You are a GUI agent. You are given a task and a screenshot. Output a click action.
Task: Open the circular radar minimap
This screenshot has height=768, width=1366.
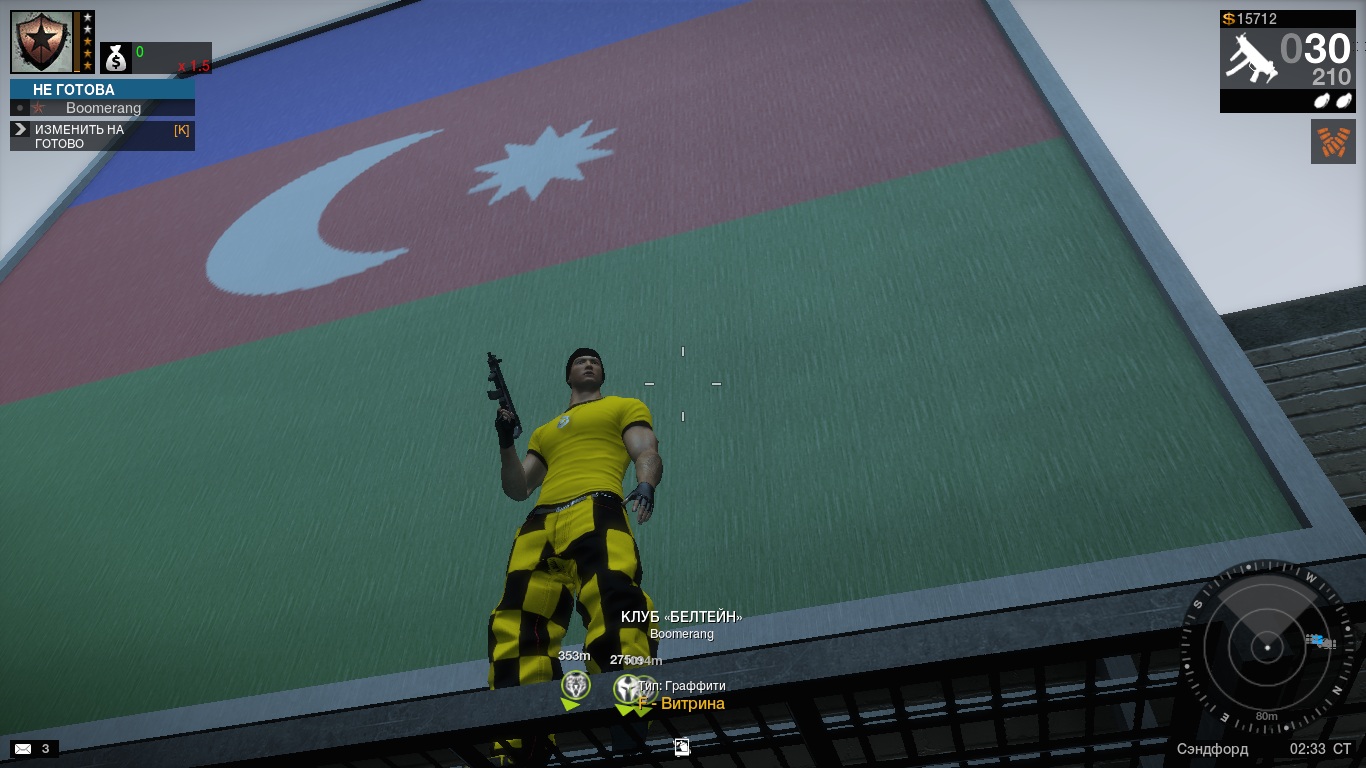1267,648
